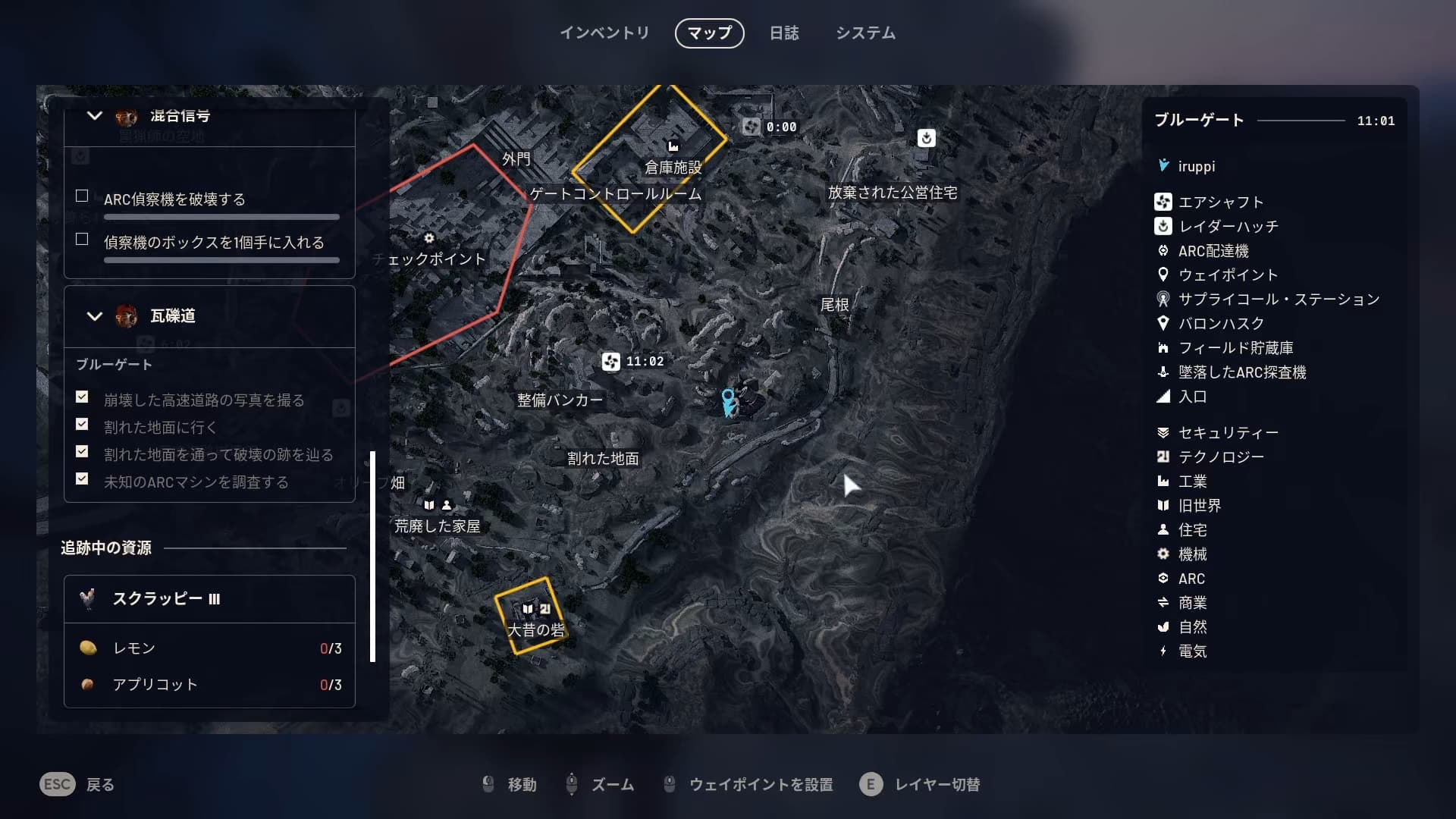Switch to the インベントリ tab
The image size is (1456, 819).
coord(604,33)
